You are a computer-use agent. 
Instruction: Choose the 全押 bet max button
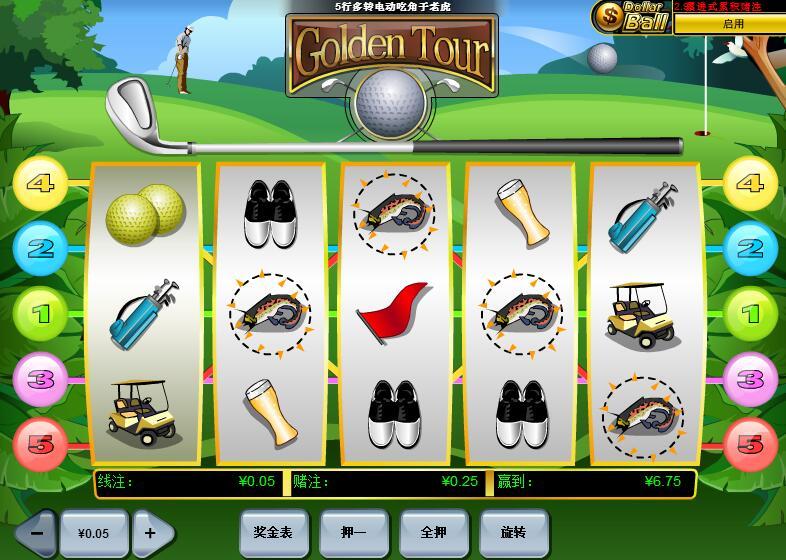[433, 533]
